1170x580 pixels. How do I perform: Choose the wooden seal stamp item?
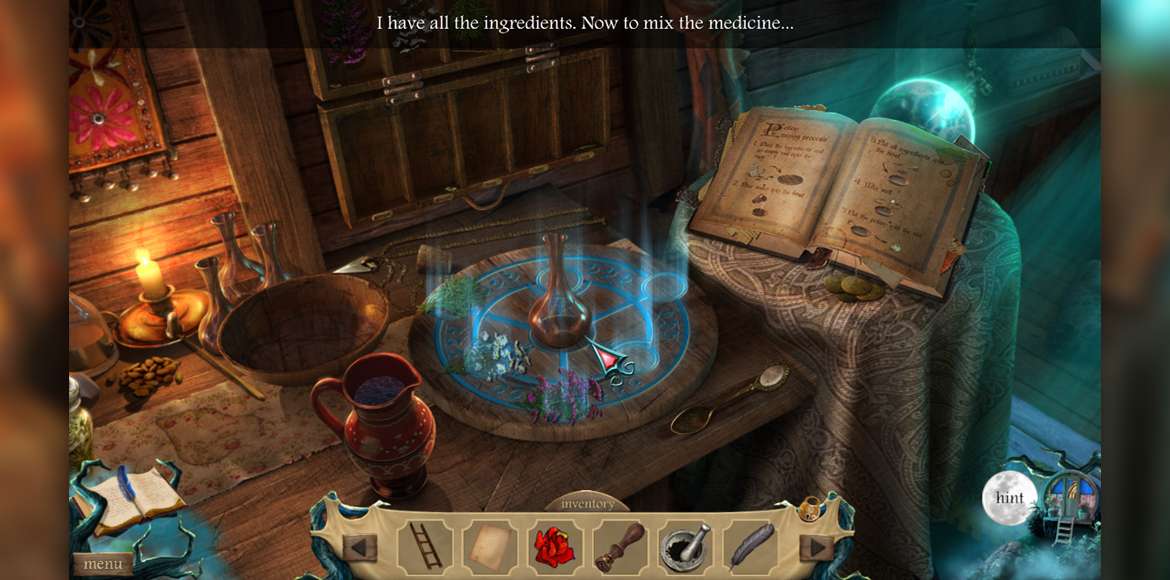click(619, 547)
